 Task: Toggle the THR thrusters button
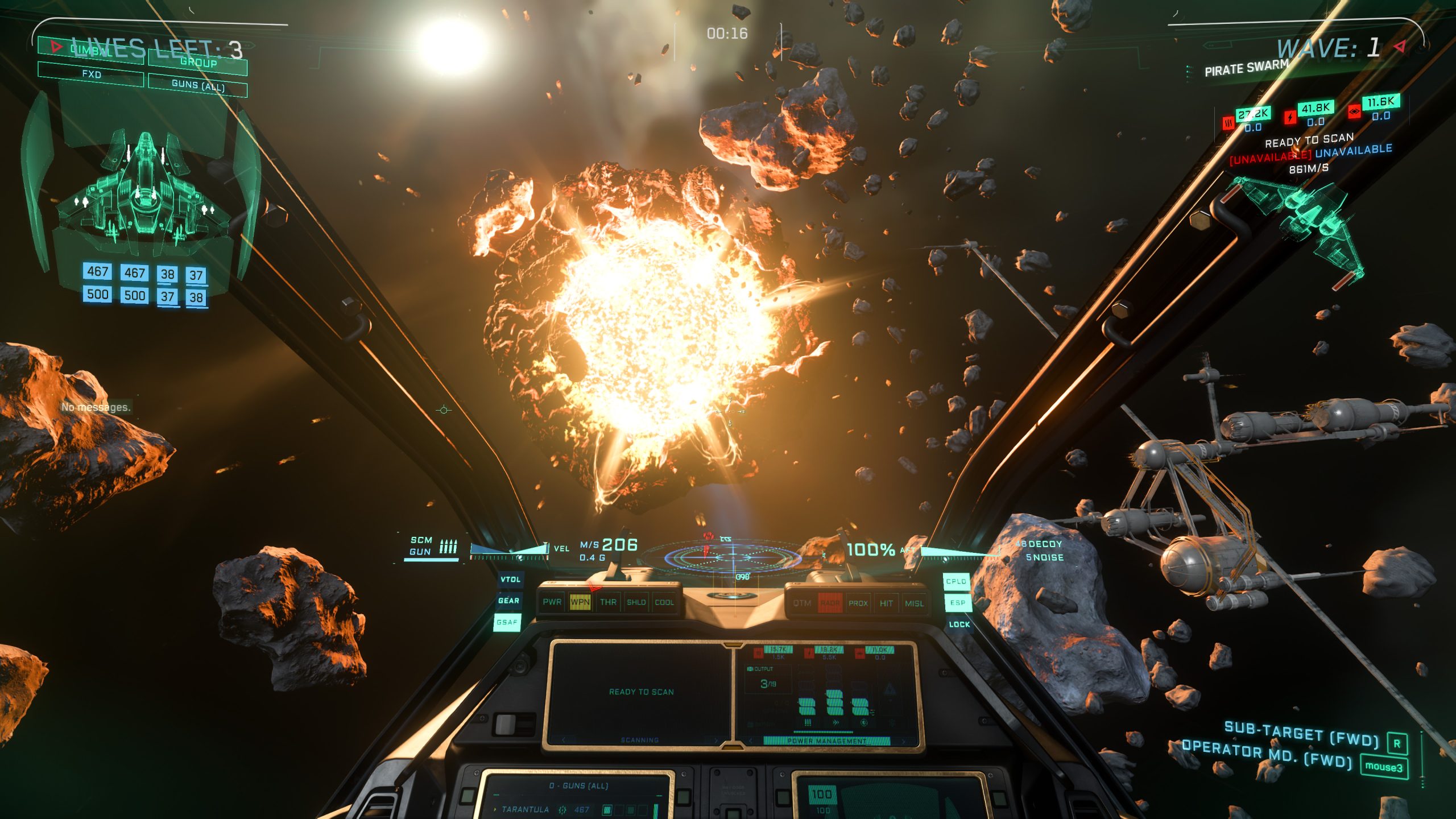coord(608,602)
